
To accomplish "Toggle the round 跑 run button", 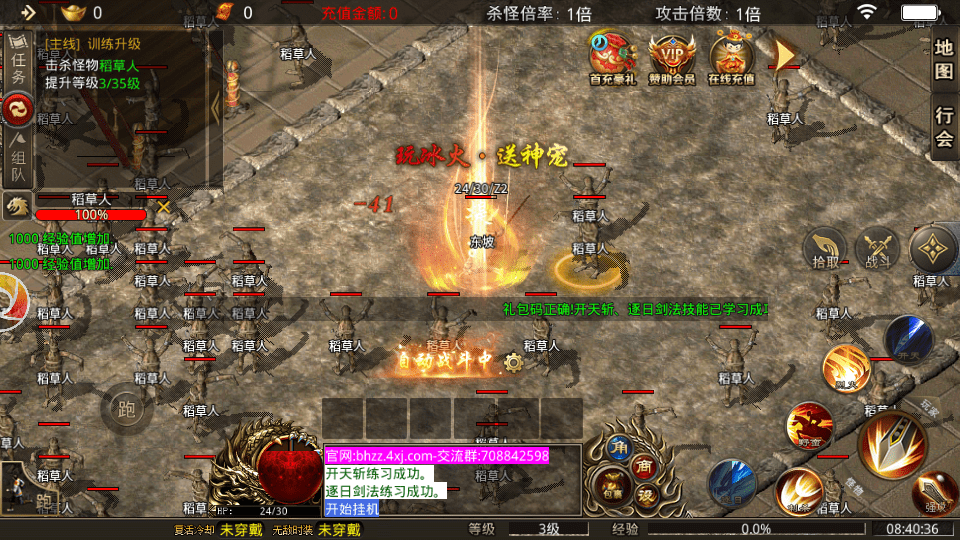I will point(126,407).
